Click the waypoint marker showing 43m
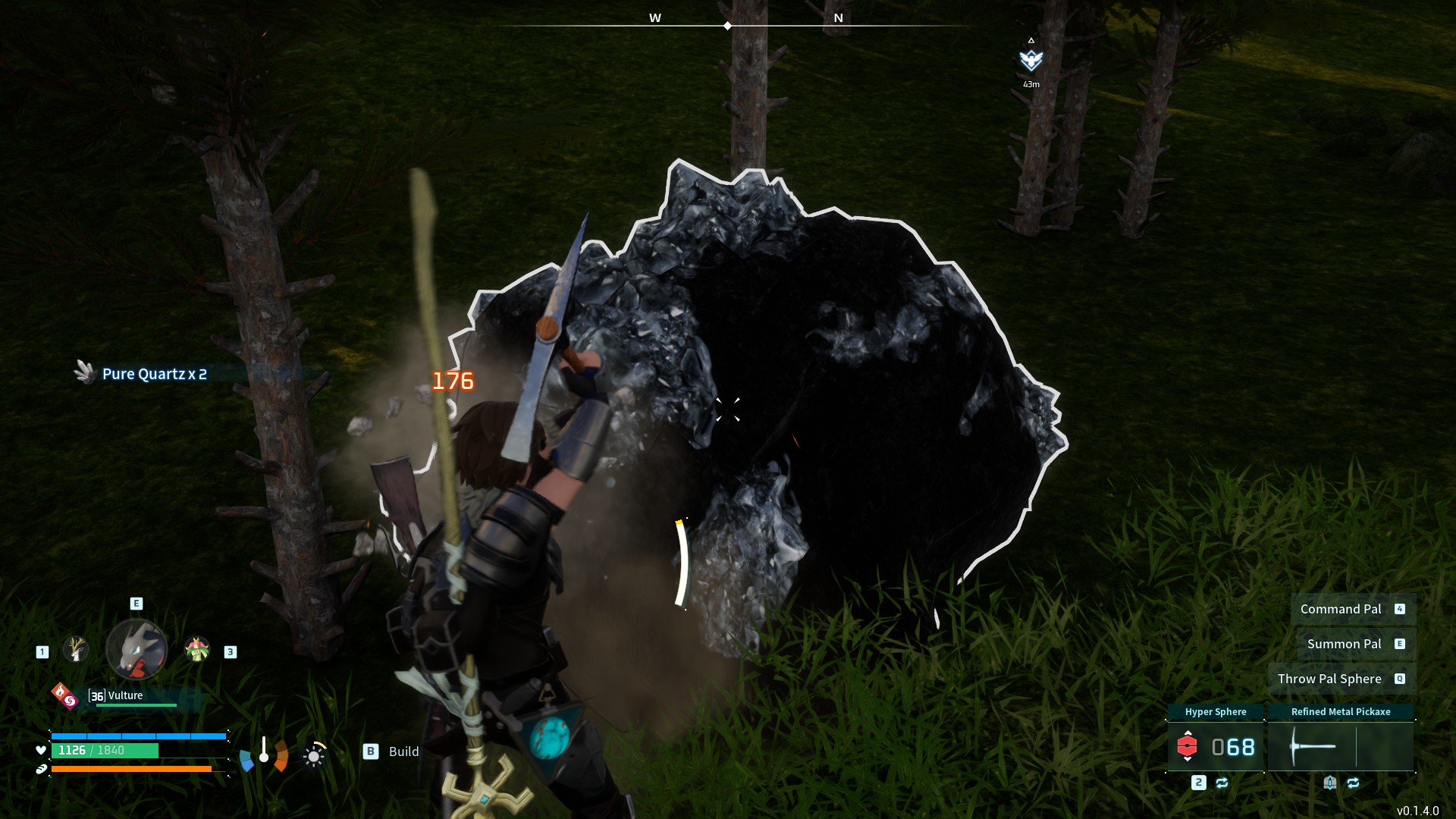 pos(1031,61)
